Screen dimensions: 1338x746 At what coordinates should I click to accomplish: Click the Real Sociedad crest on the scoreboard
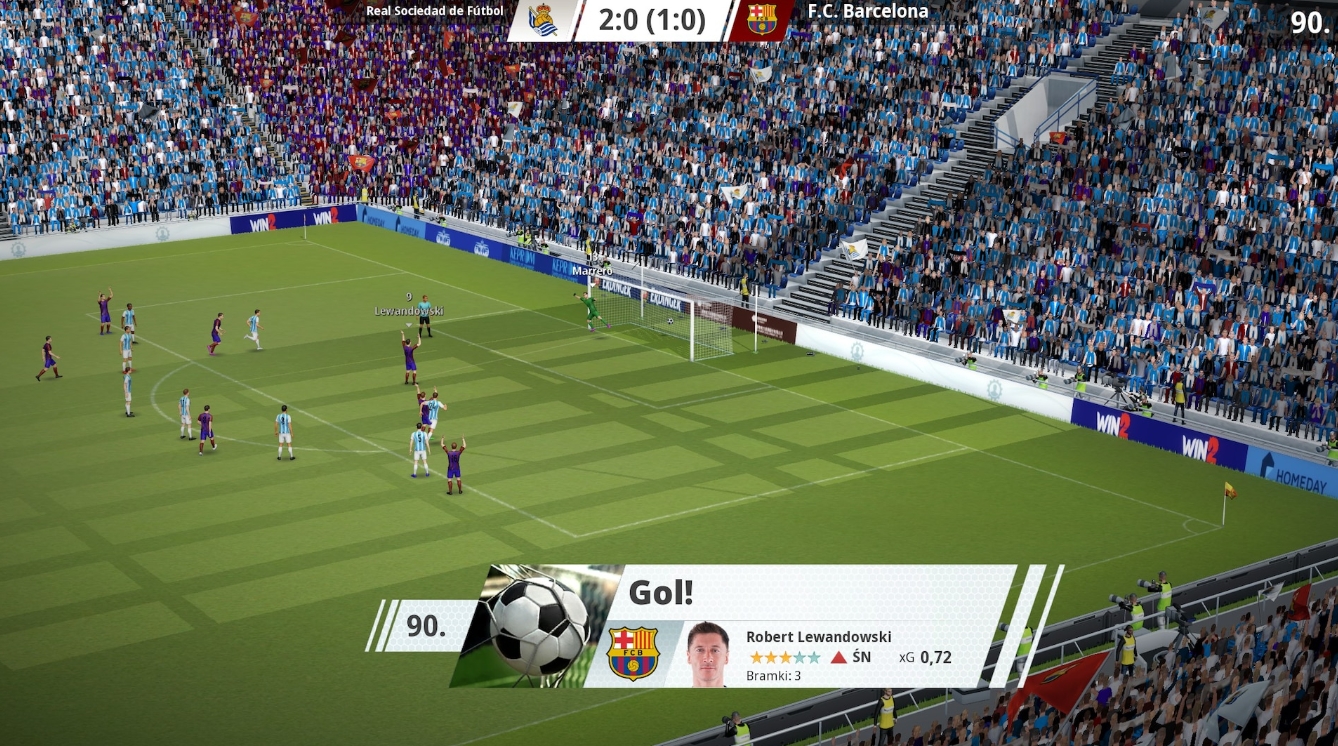coord(543,19)
